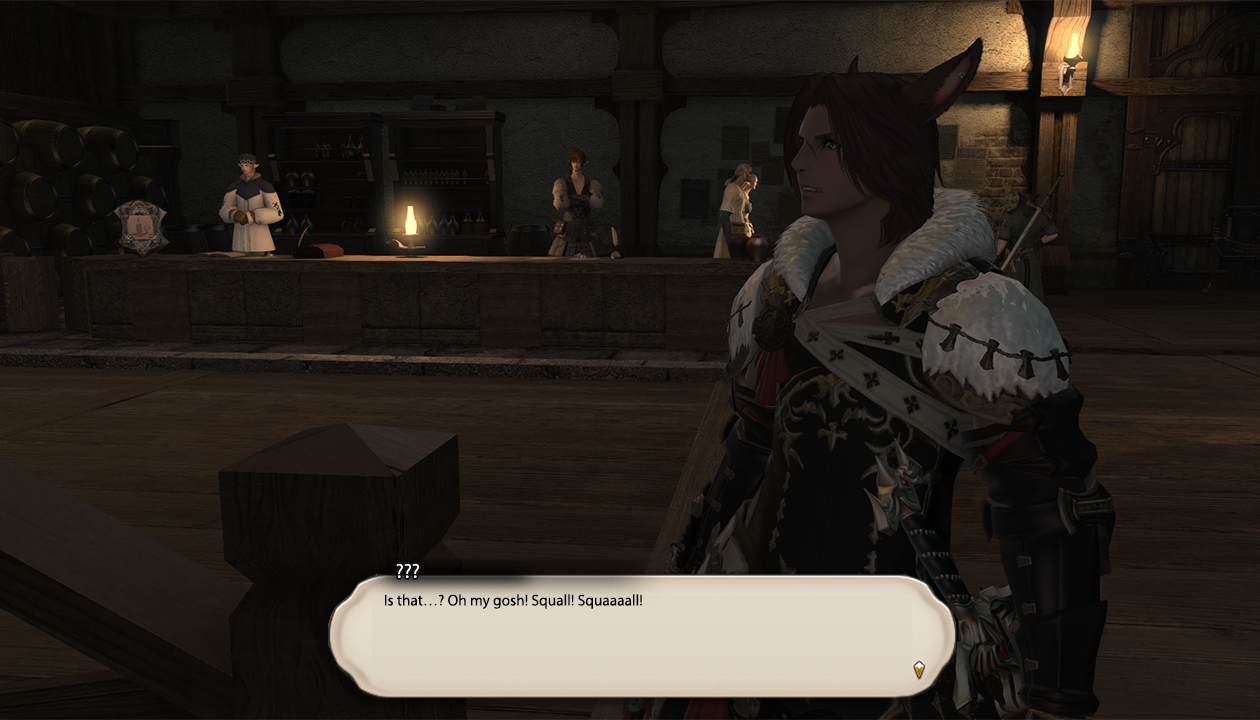Click the golden advance arrow in dialogue box
Screen dimensions: 1260x720
[919, 669]
